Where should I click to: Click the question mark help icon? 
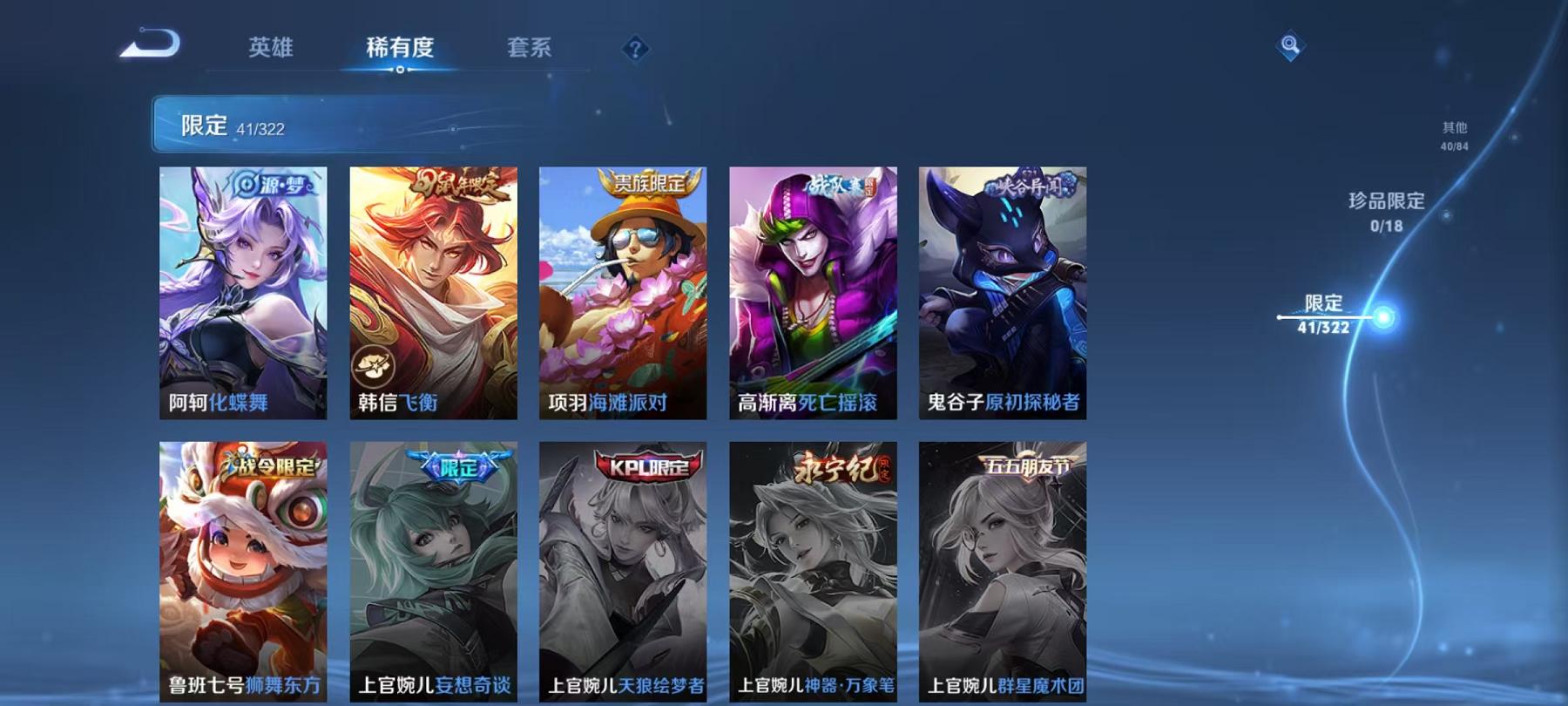[x=635, y=48]
